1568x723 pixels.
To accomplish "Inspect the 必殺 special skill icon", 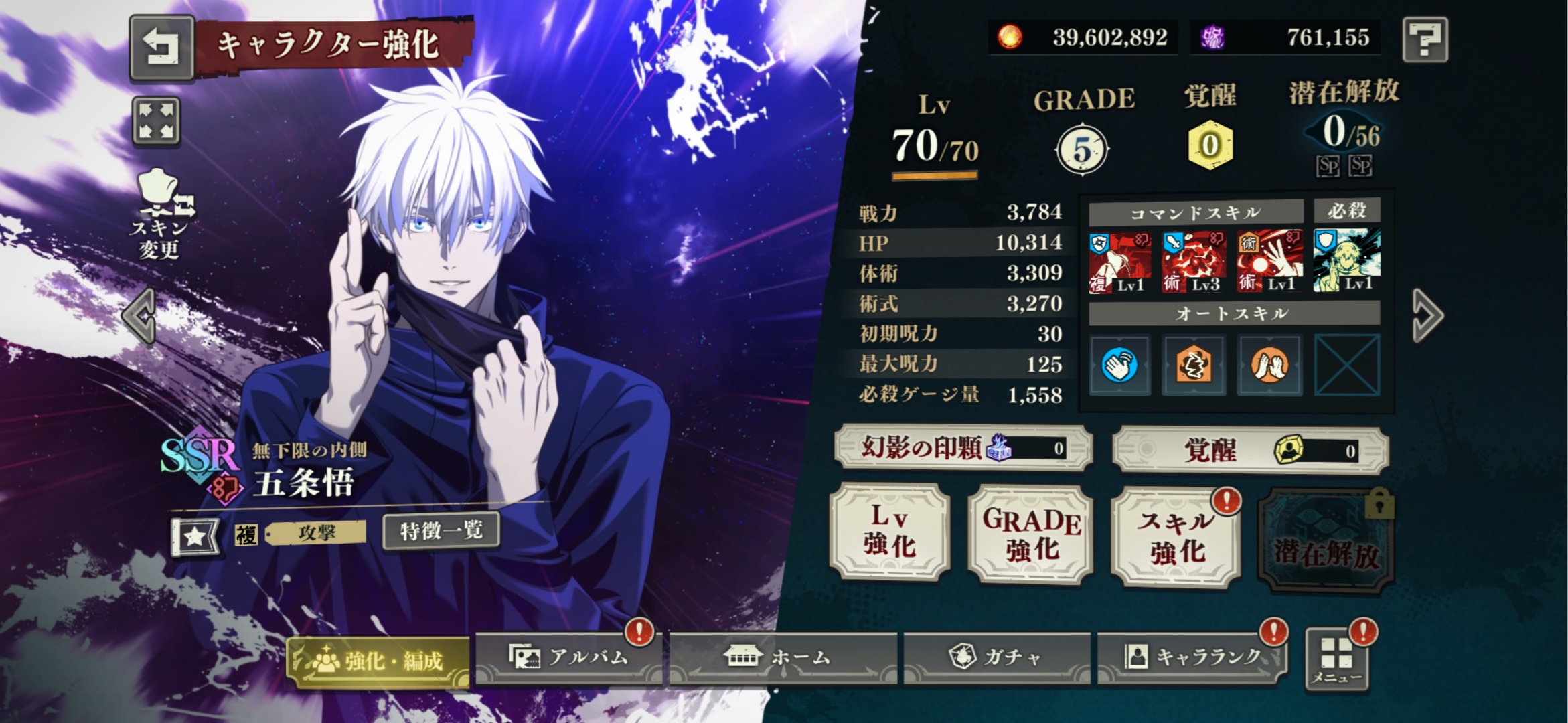I will 1346,260.
